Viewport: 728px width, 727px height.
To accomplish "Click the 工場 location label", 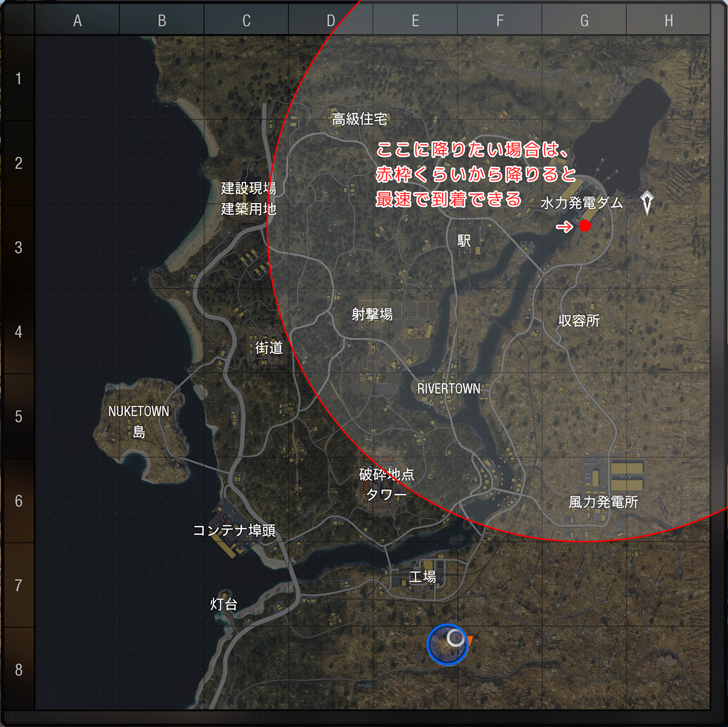I will point(423,577).
